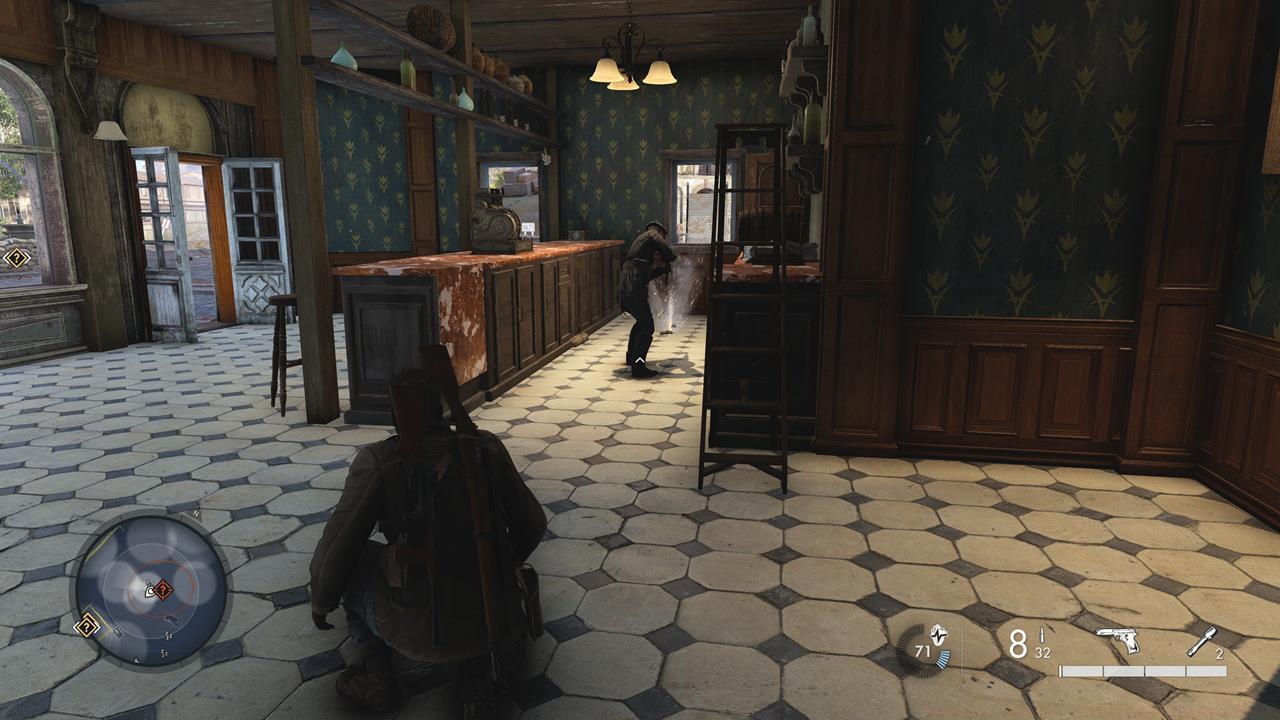
Task: Click the segmented health bar near the pistol icon
Action: (x=1141, y=670)
